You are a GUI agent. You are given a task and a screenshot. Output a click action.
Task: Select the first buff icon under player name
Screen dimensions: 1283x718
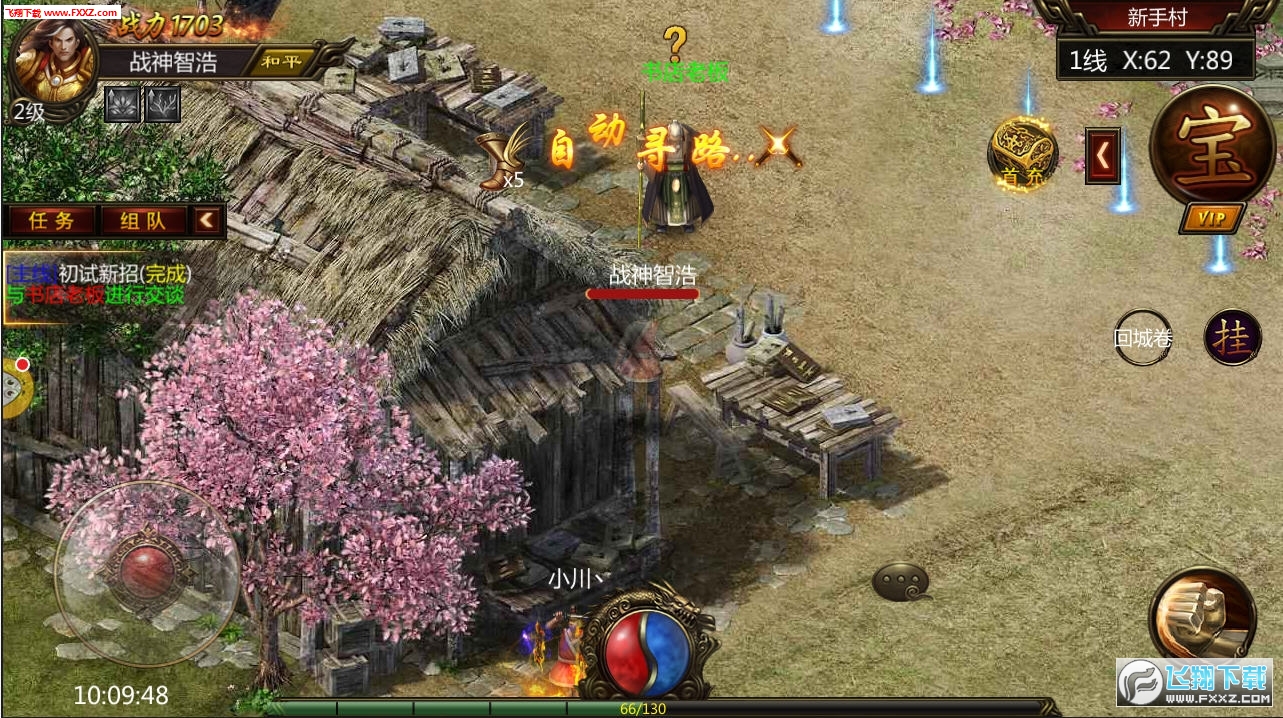click(122, 104)
